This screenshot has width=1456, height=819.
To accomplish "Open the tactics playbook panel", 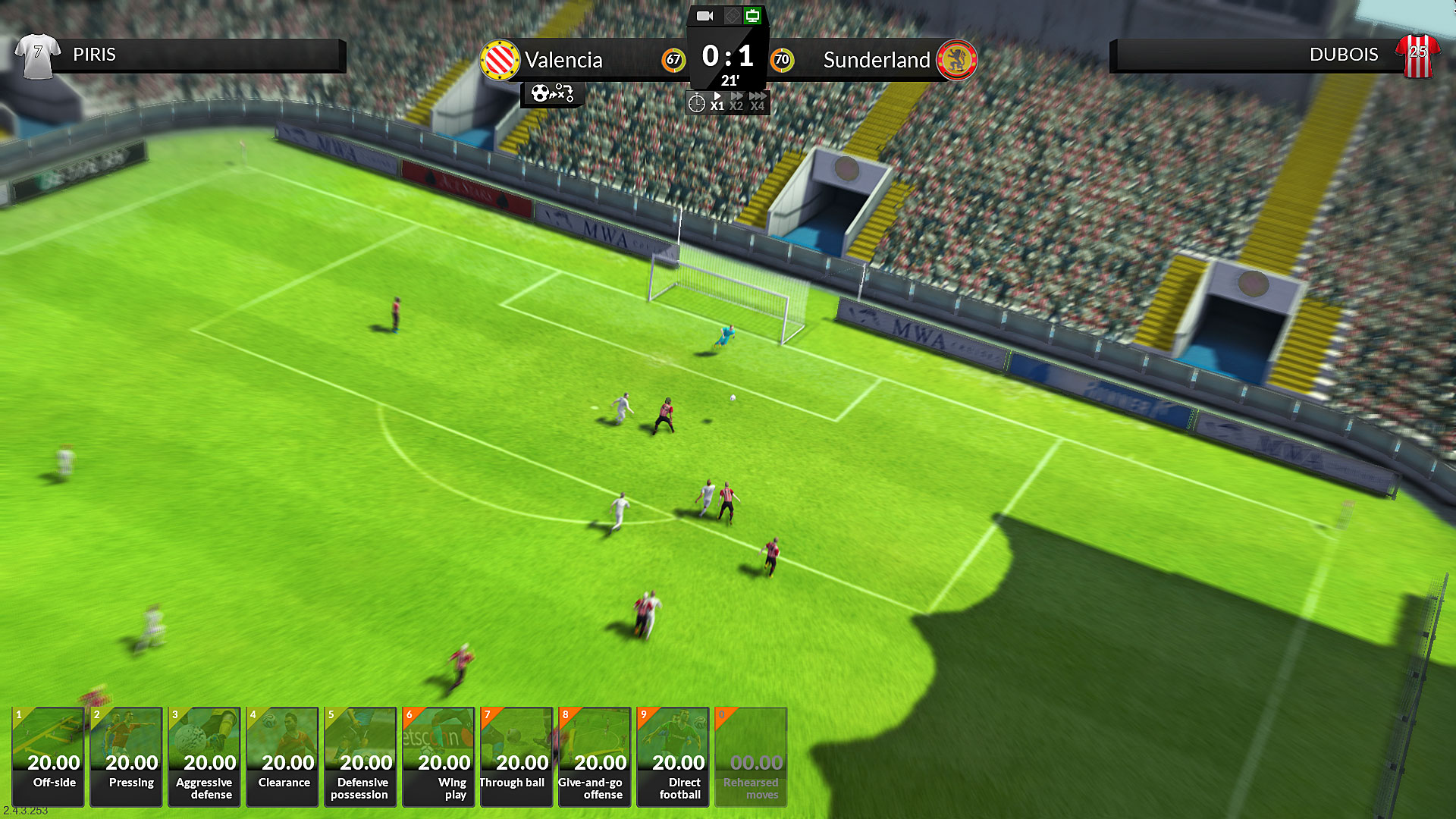I will click(551, 93).
